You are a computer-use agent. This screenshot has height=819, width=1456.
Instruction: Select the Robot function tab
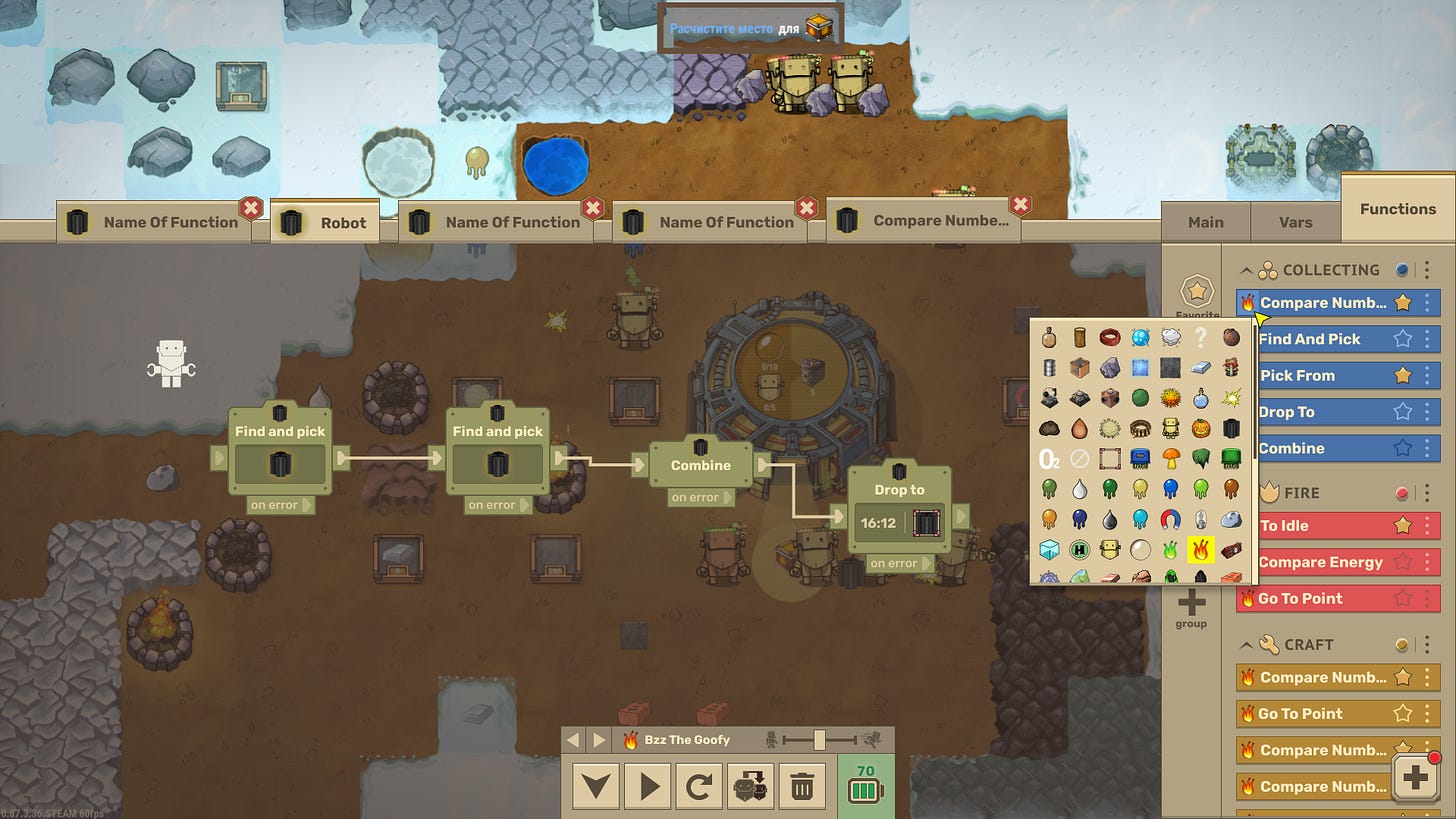325,222
